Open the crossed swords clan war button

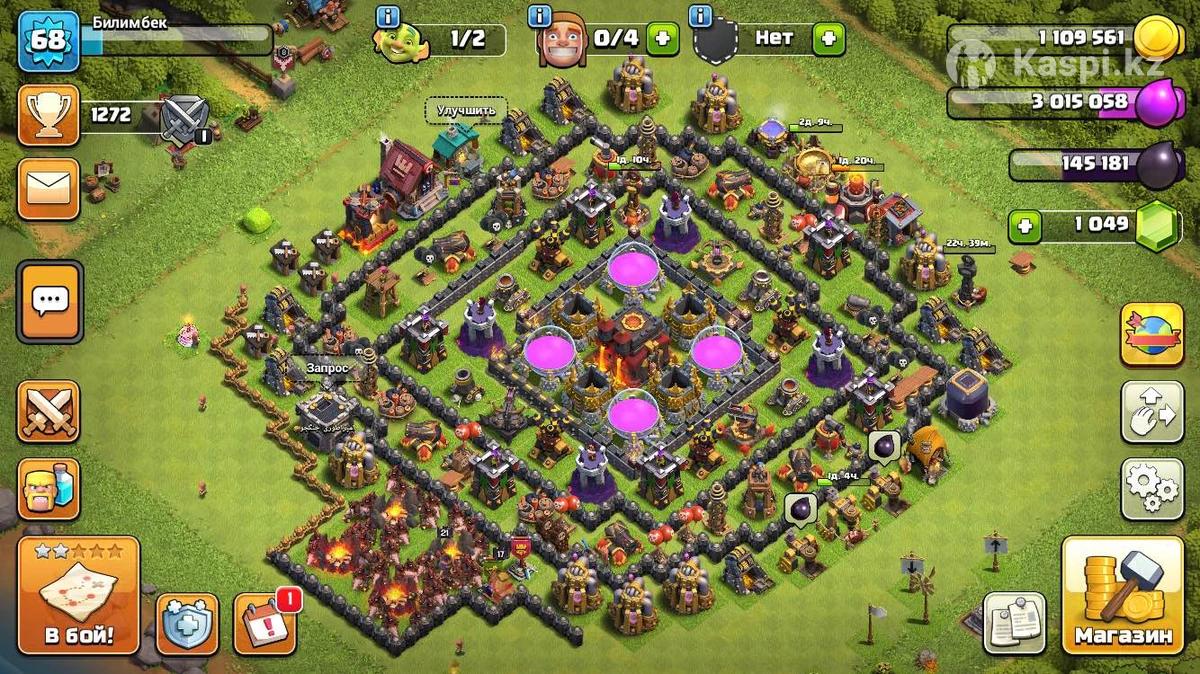[48, 411]
